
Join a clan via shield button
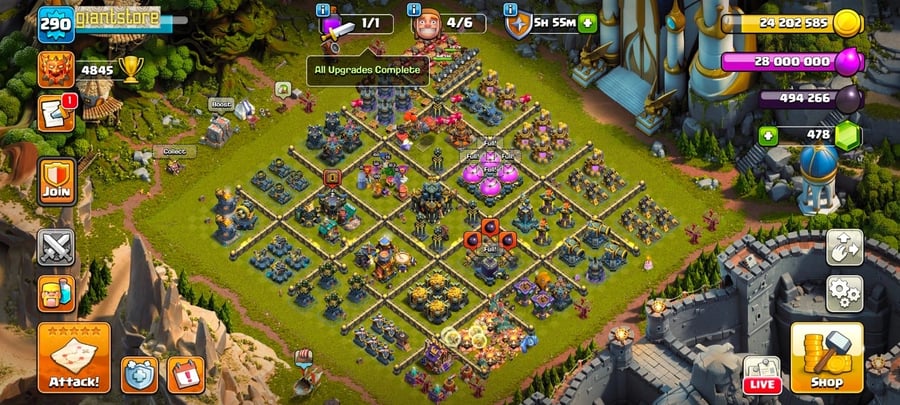(57, 181)
